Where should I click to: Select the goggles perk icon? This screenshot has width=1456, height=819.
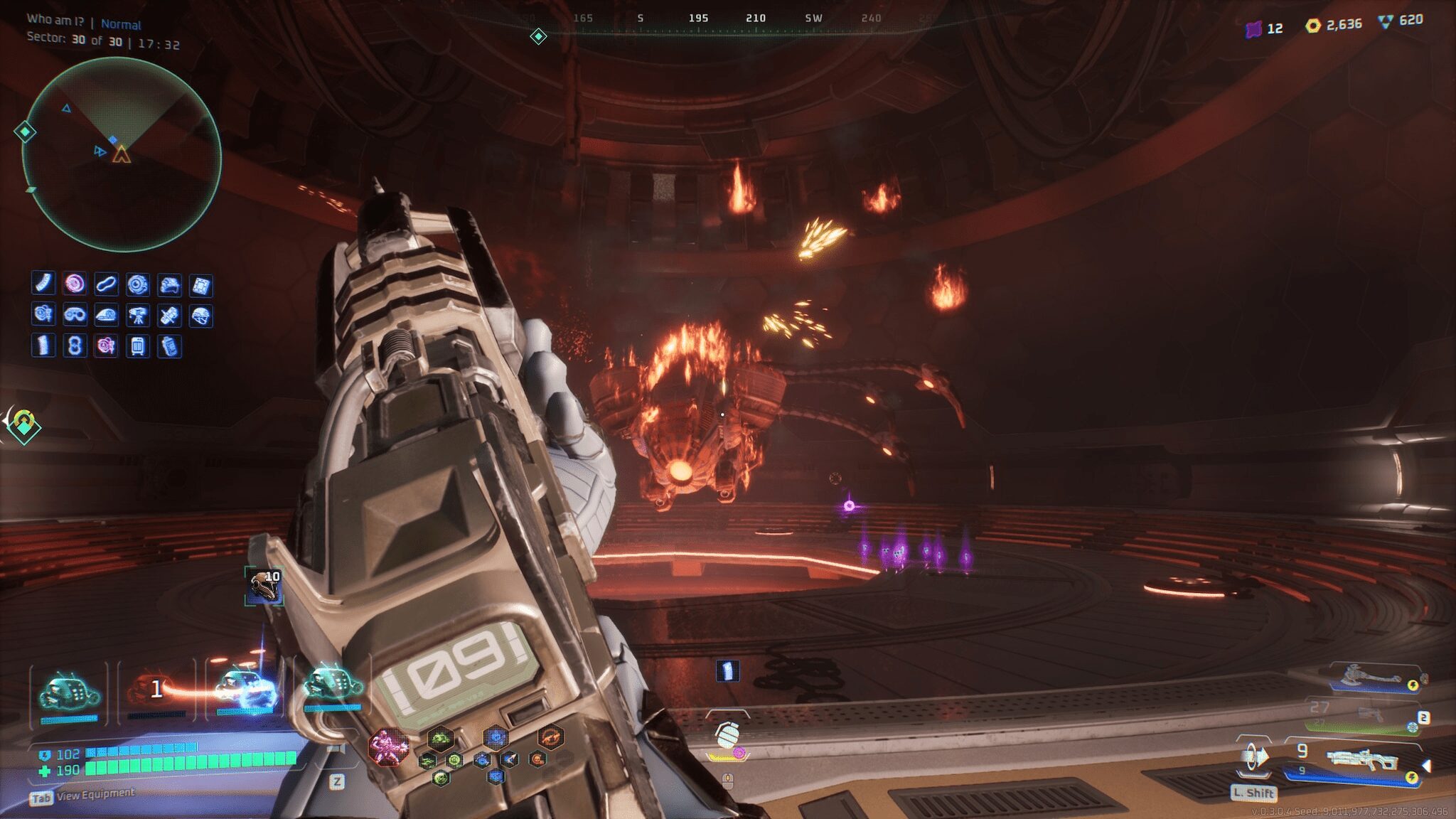(x=75, y=314)
